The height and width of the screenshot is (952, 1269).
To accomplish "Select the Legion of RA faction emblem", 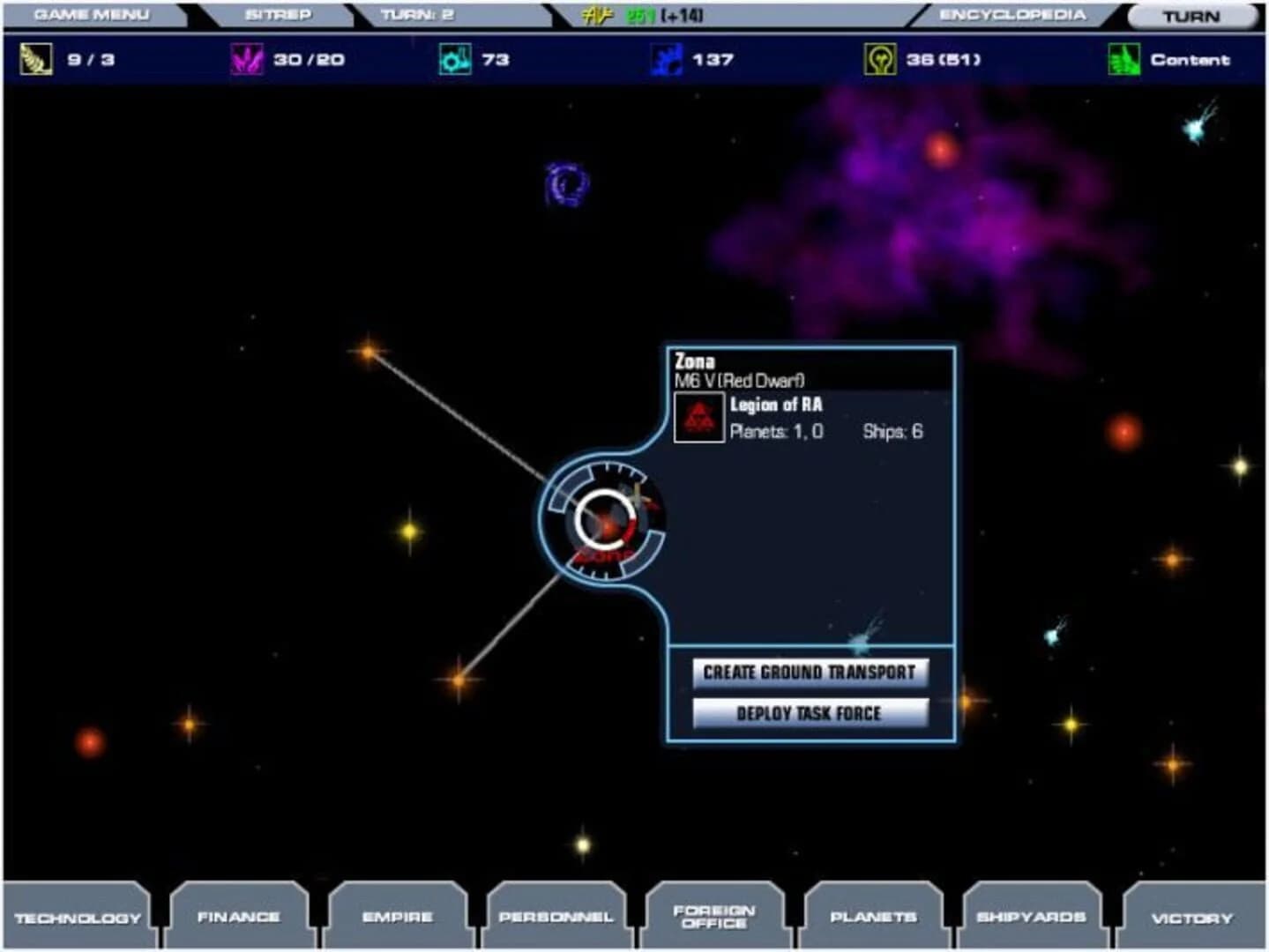I will [x=699, y=416].
